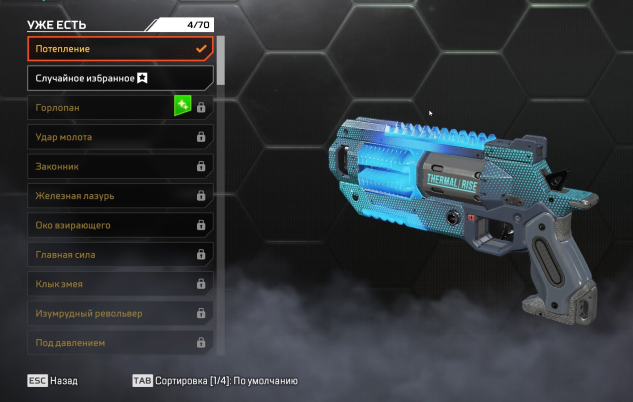Select Око взирающего skin
633x402 pixels.
pos(119,225)
